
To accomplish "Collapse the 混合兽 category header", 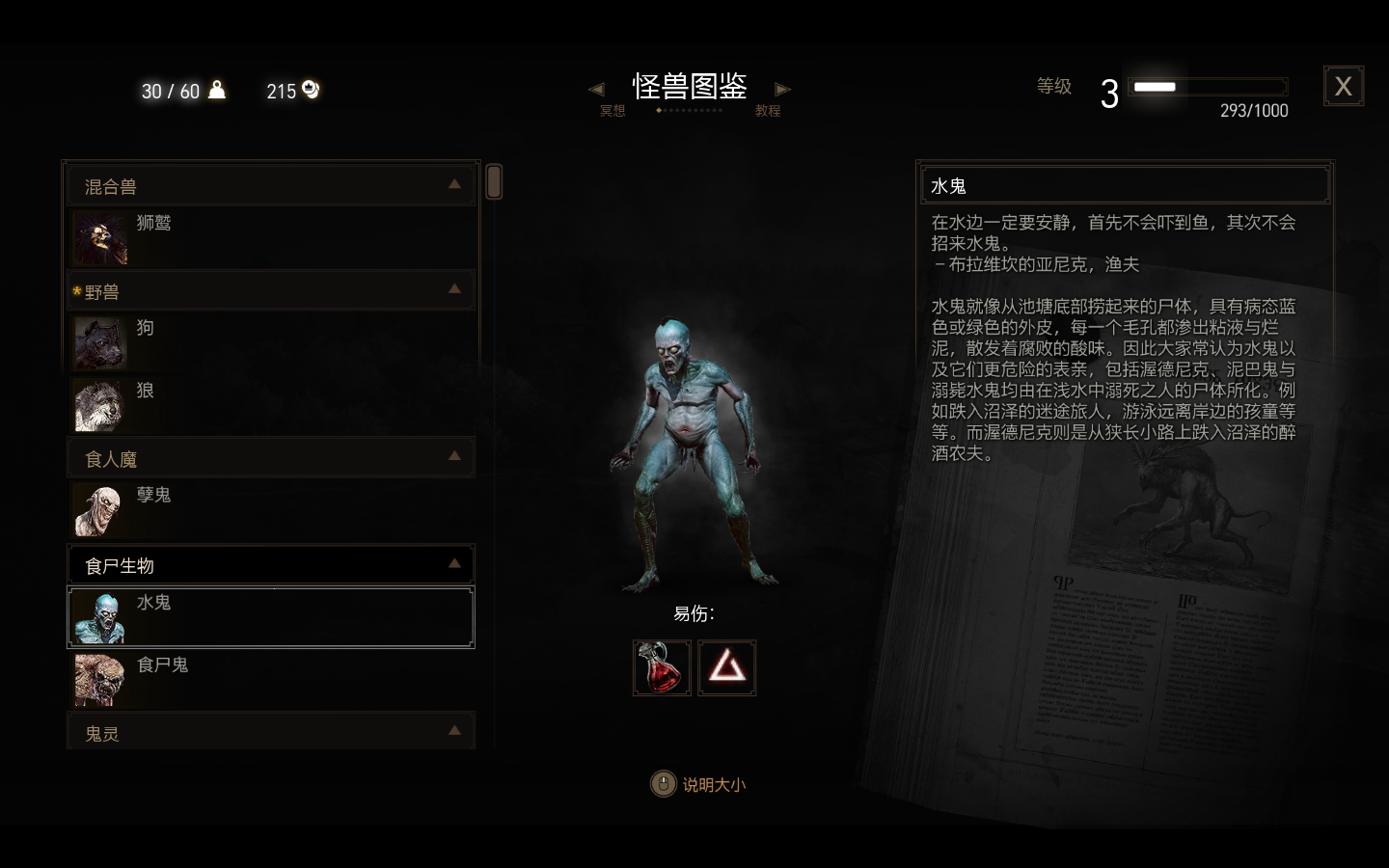I will (270, 186).
